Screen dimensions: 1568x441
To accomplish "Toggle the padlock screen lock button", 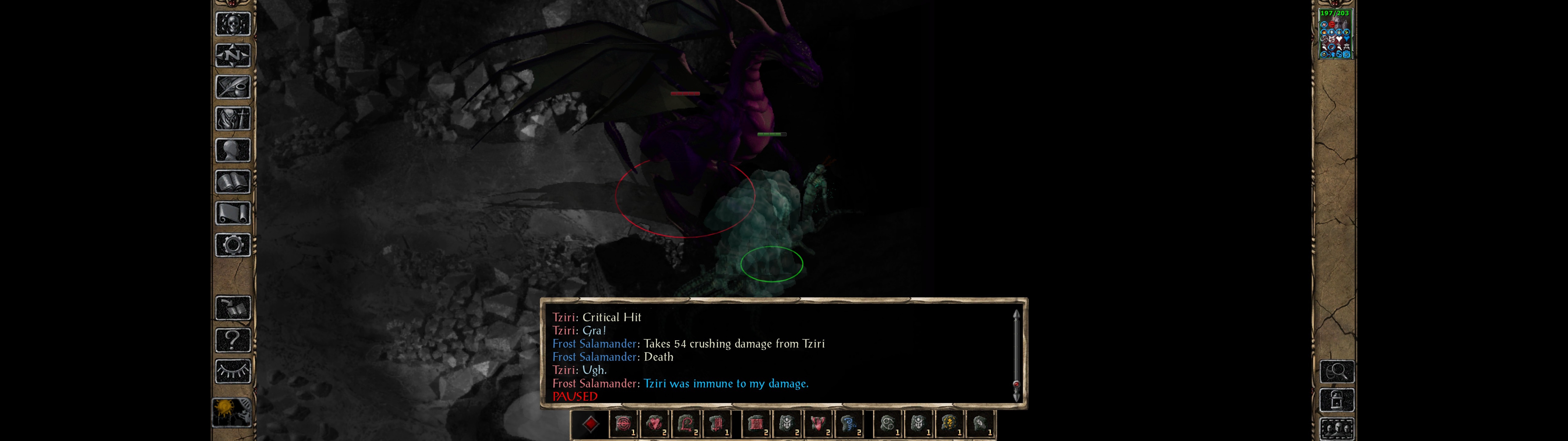I will click(1337, 401).
